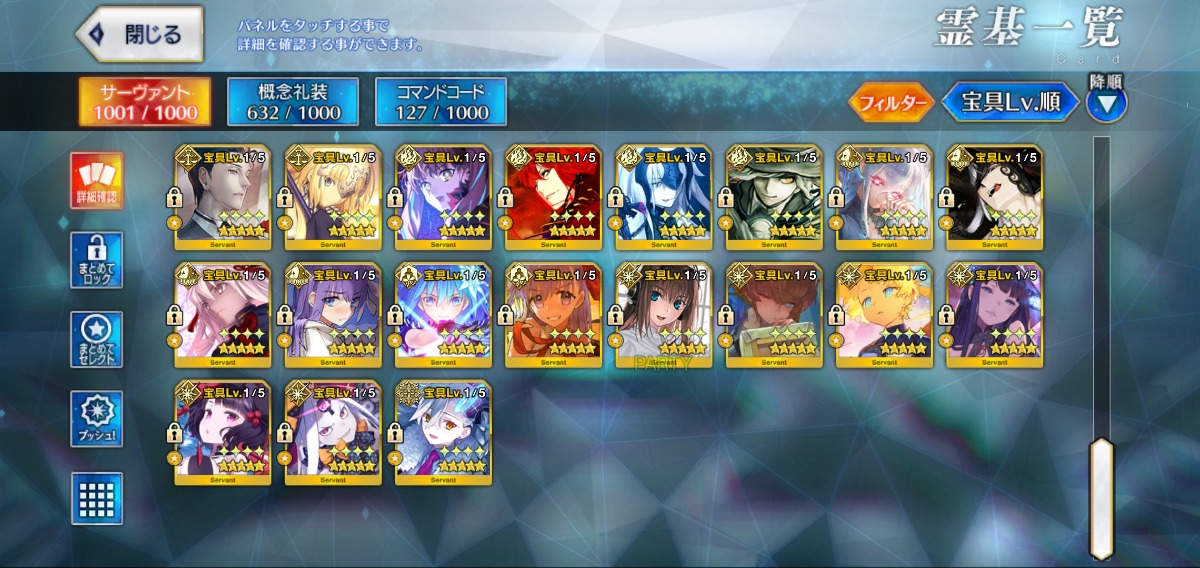
Task: Open the プッシュ! side button
Action: coord(97,419)
